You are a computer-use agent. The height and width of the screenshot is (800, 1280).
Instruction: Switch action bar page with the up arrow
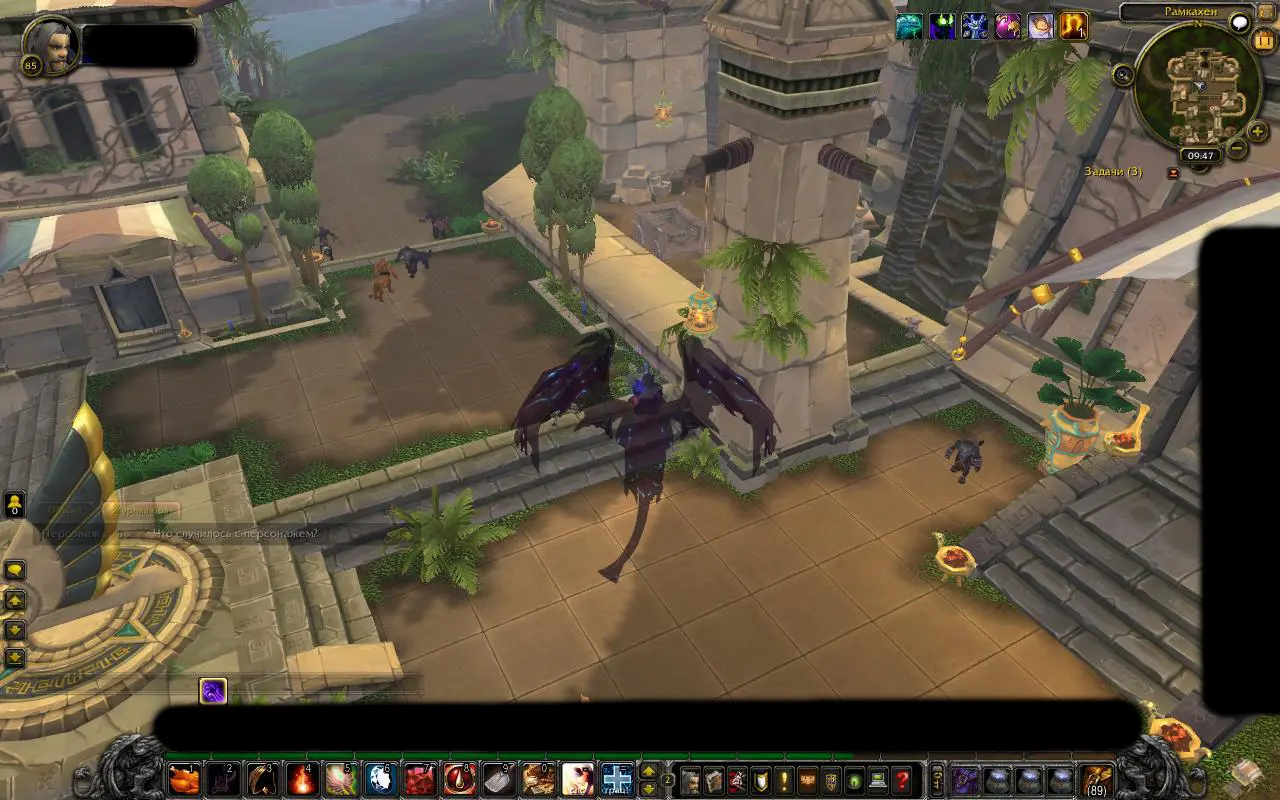point(648,771)
